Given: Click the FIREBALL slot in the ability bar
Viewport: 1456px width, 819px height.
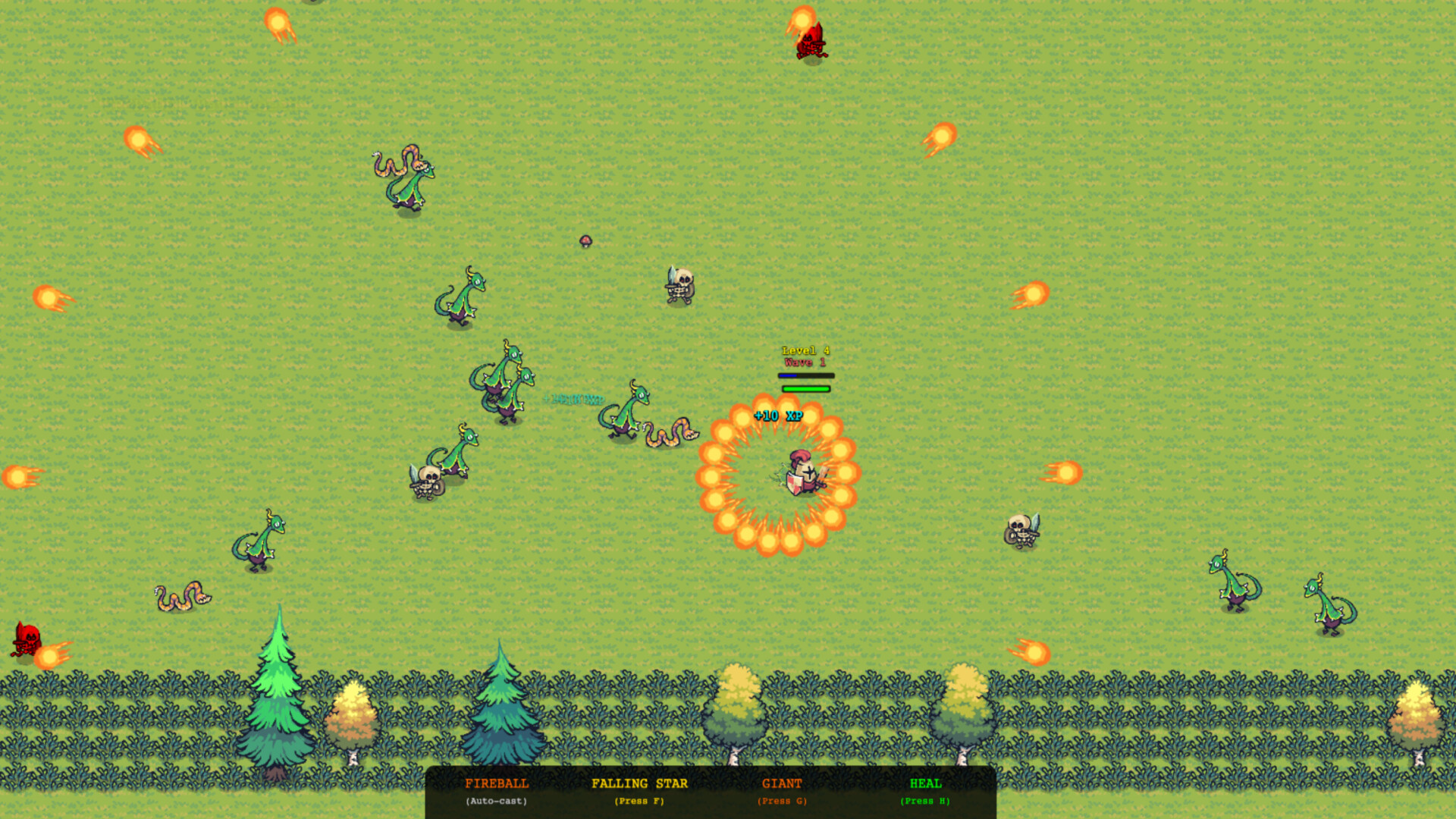Looking at the screenshot, I should pyautogui.click(x=497, y=784).
